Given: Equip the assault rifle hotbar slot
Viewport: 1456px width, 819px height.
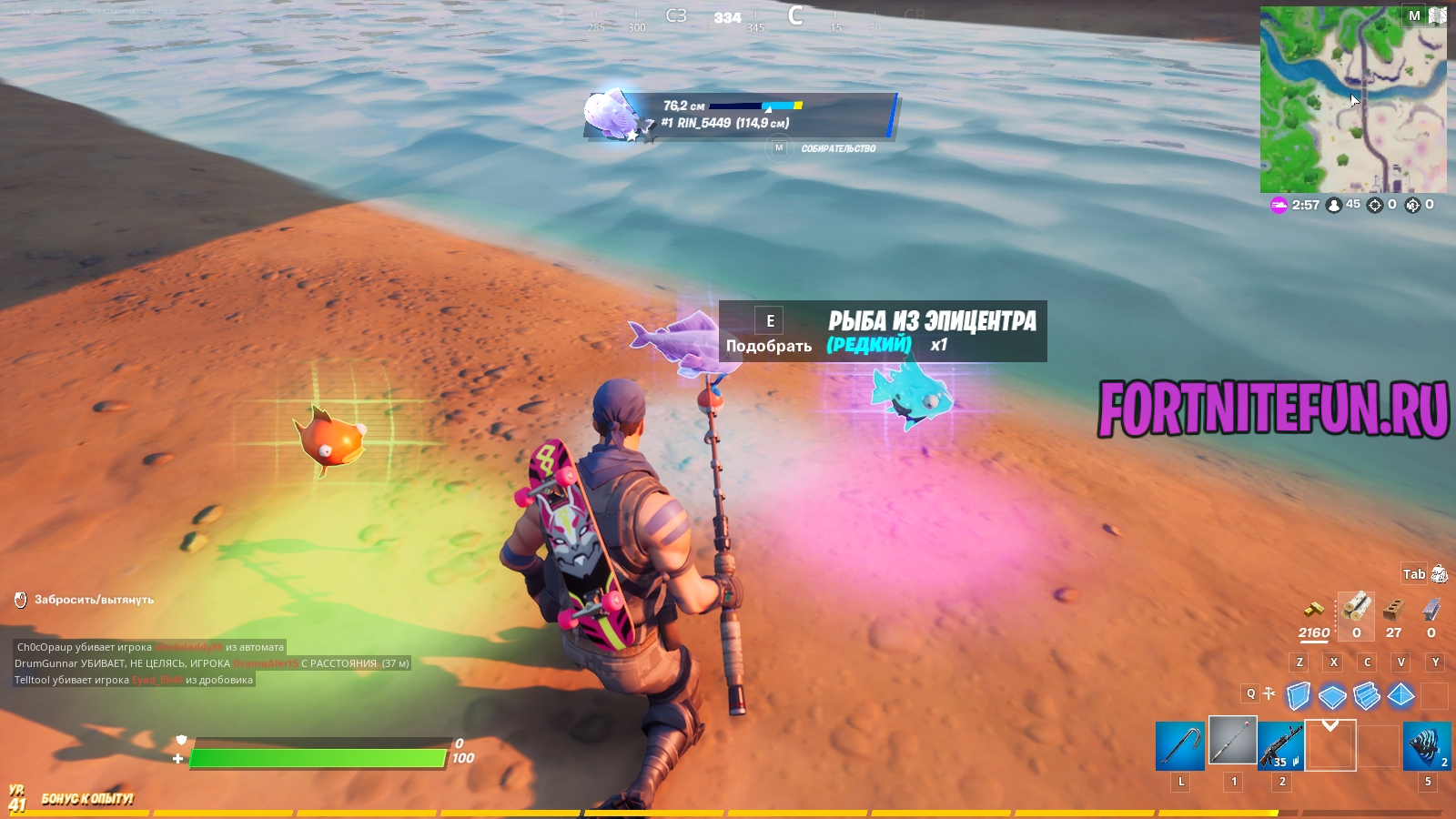Looking at the screenshot, I should pyautogui.click(x=1280, y=746).
